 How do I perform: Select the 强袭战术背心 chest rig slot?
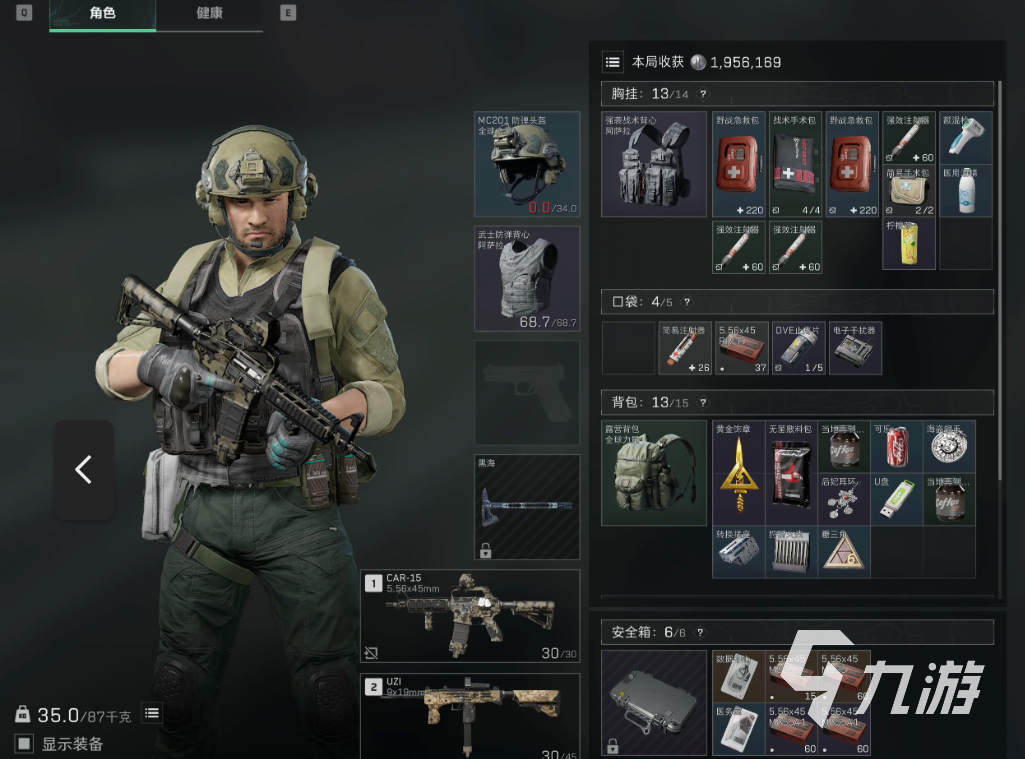click(653, 164)
